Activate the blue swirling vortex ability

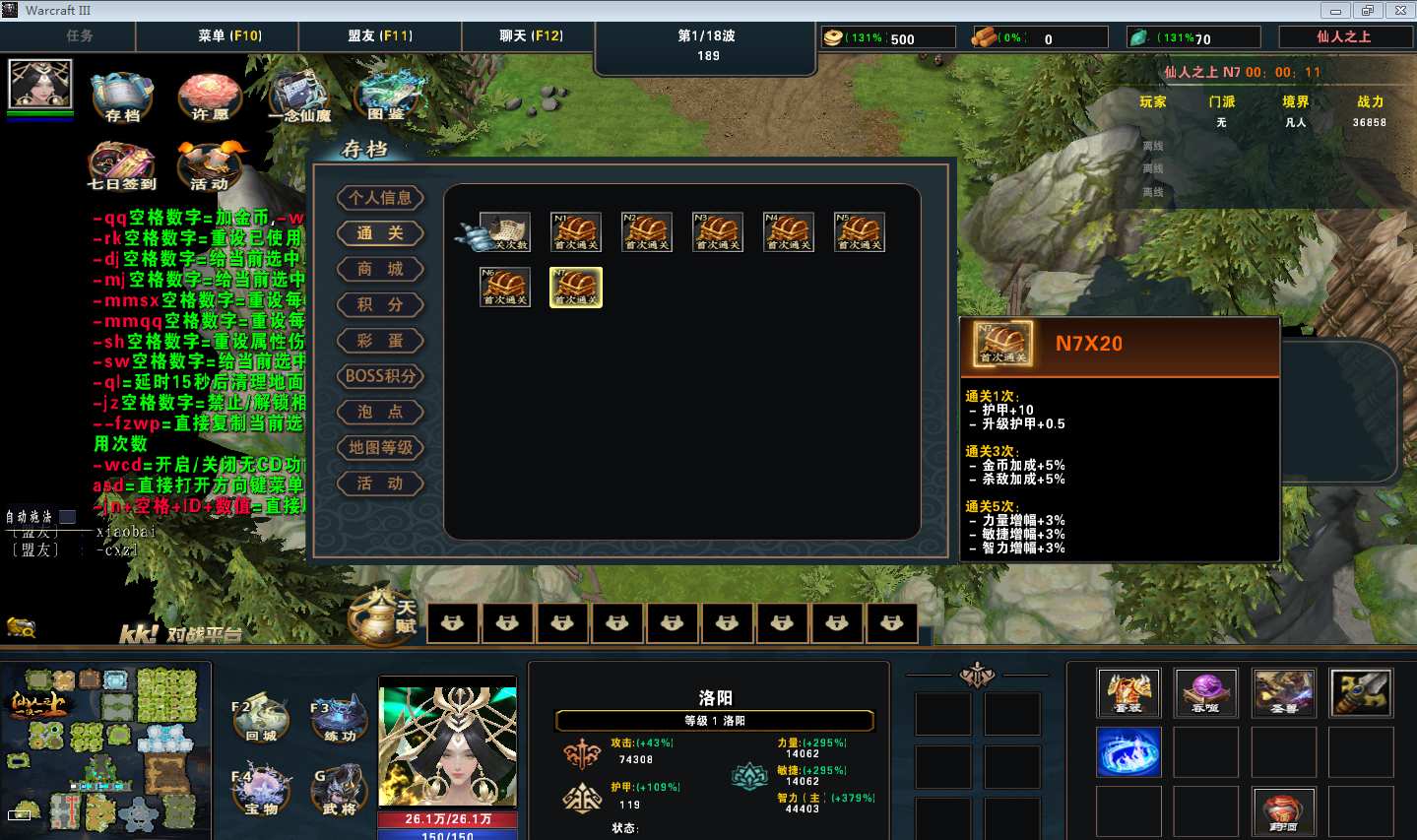tap(1128, 752)
